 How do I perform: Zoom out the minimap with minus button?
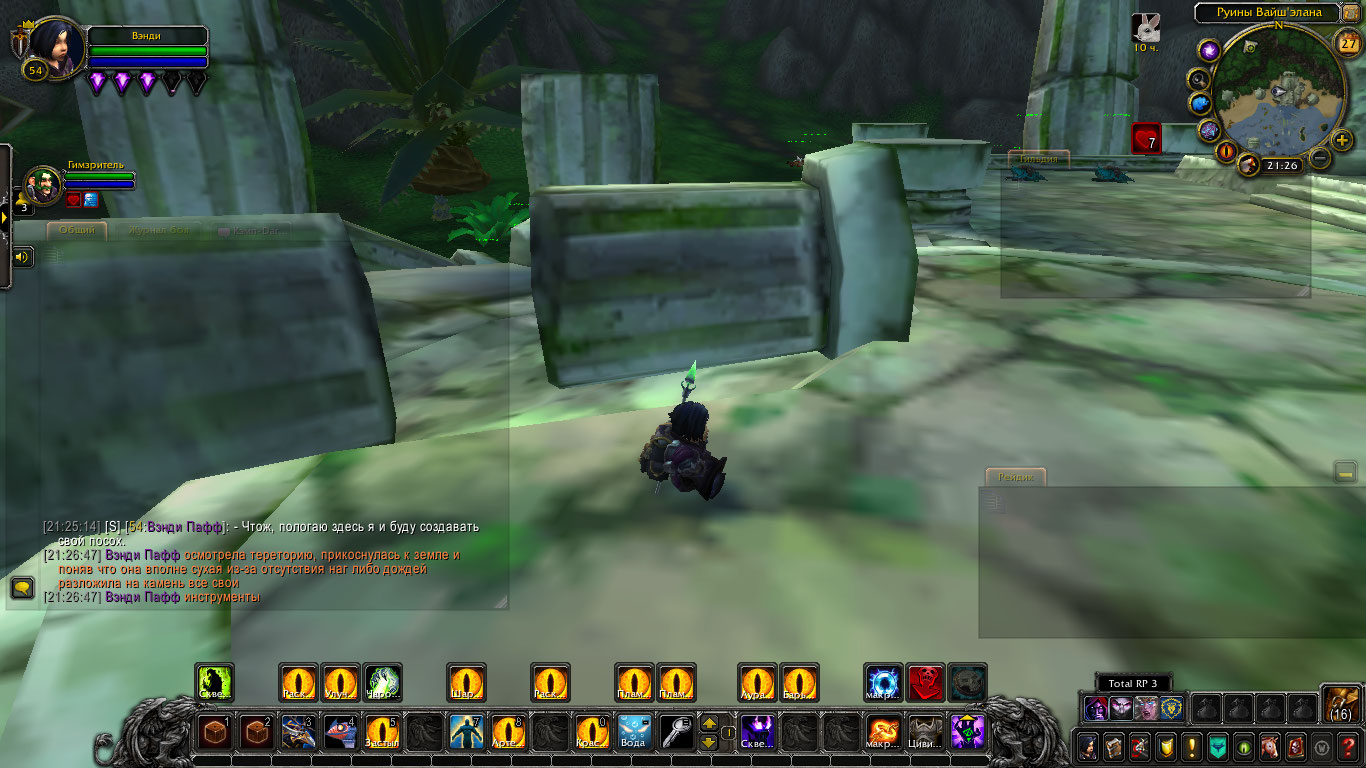(1320, 158)
